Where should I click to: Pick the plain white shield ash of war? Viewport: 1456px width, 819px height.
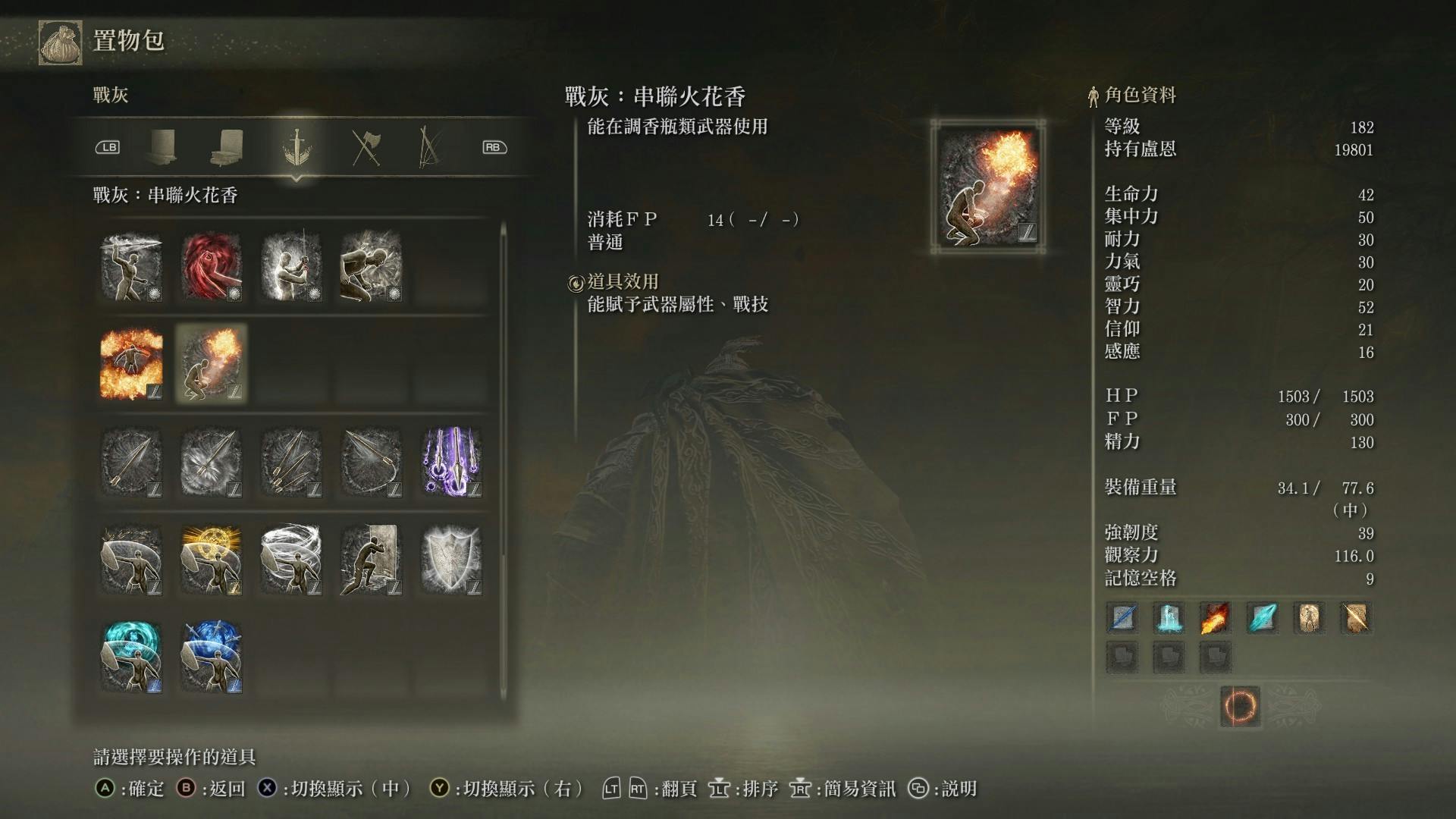(452, 561)
